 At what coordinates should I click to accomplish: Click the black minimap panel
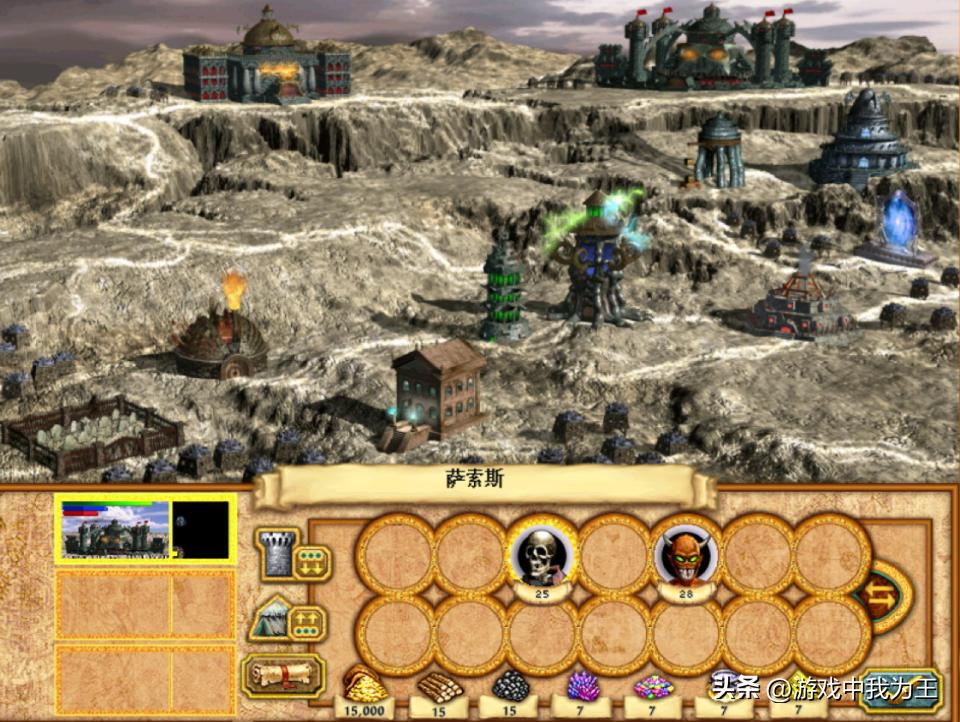[x=202, y=529]
